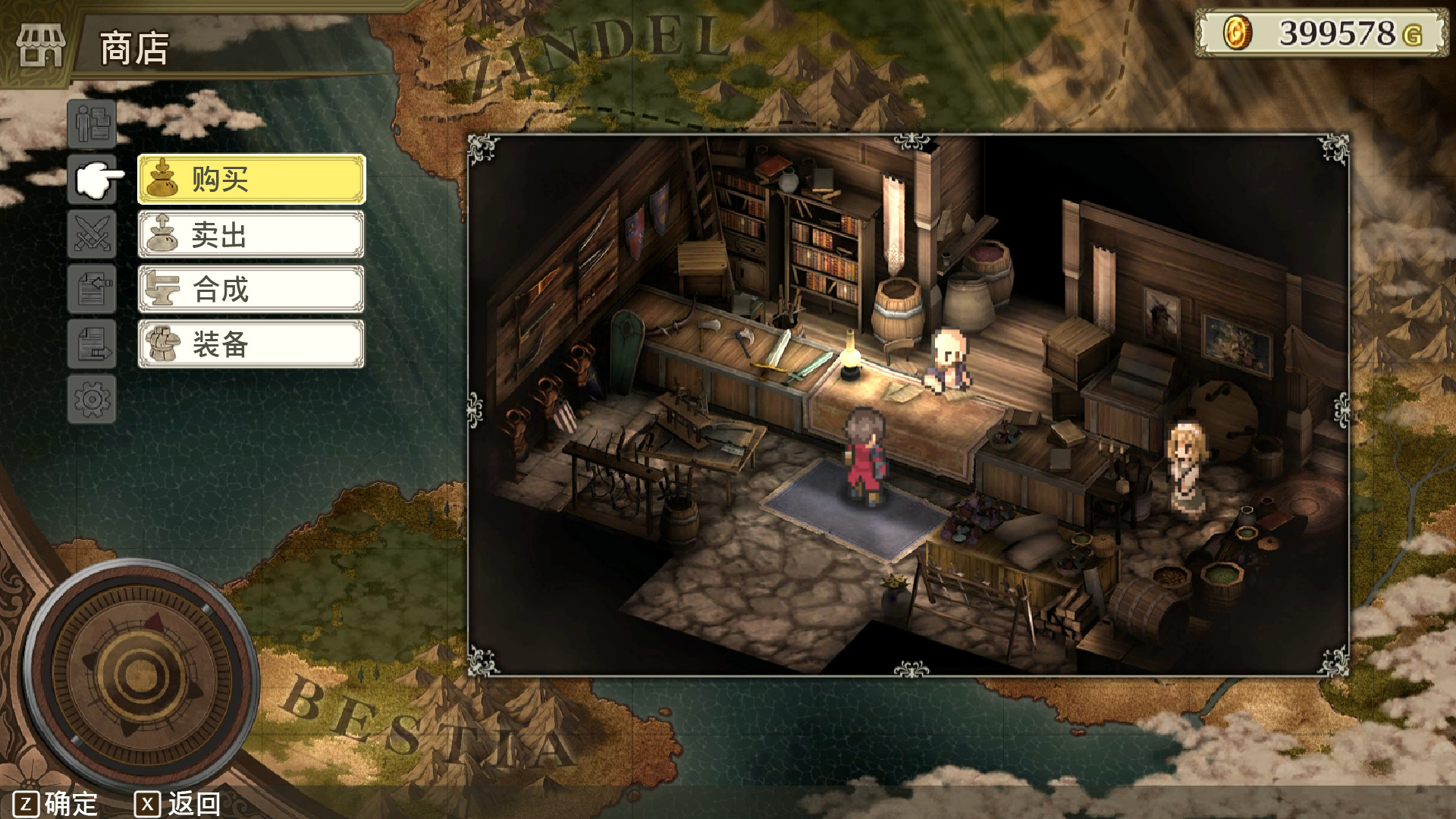Viewport: 1456px width, 819px height.
Task: Select the highlighted 购买 buy option
Action: click(x=250, y=179)
